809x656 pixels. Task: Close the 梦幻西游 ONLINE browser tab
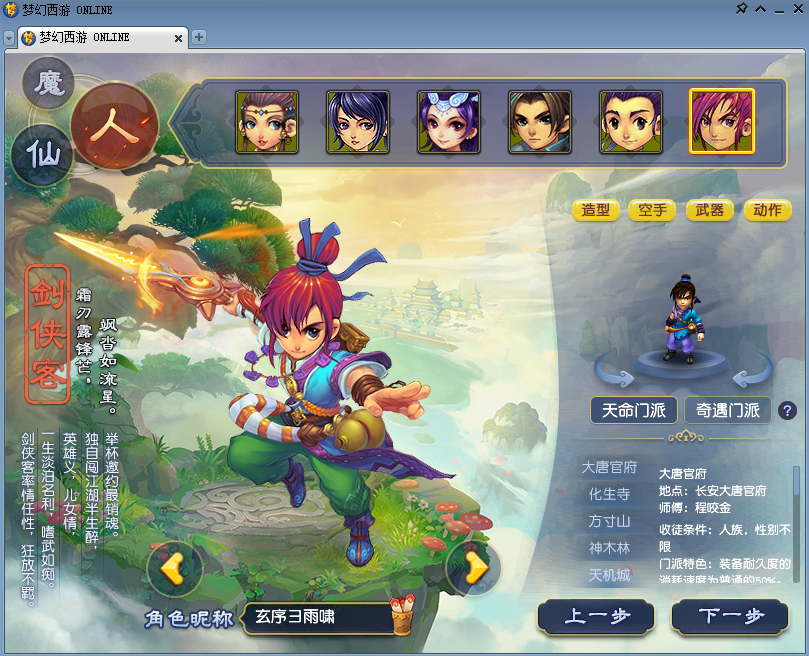(179, 38)
